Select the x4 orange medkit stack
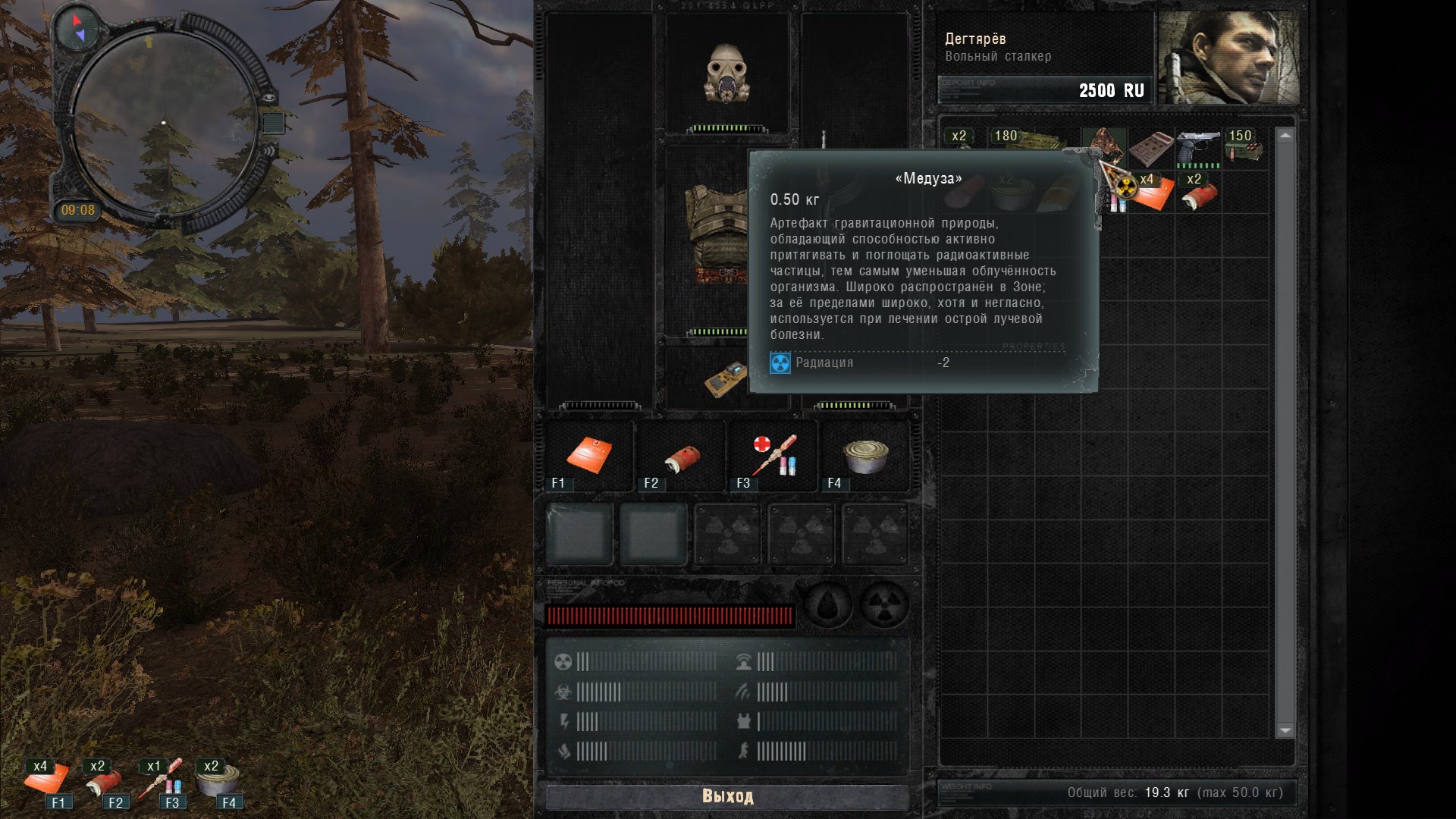 (x=1153, y=193)
